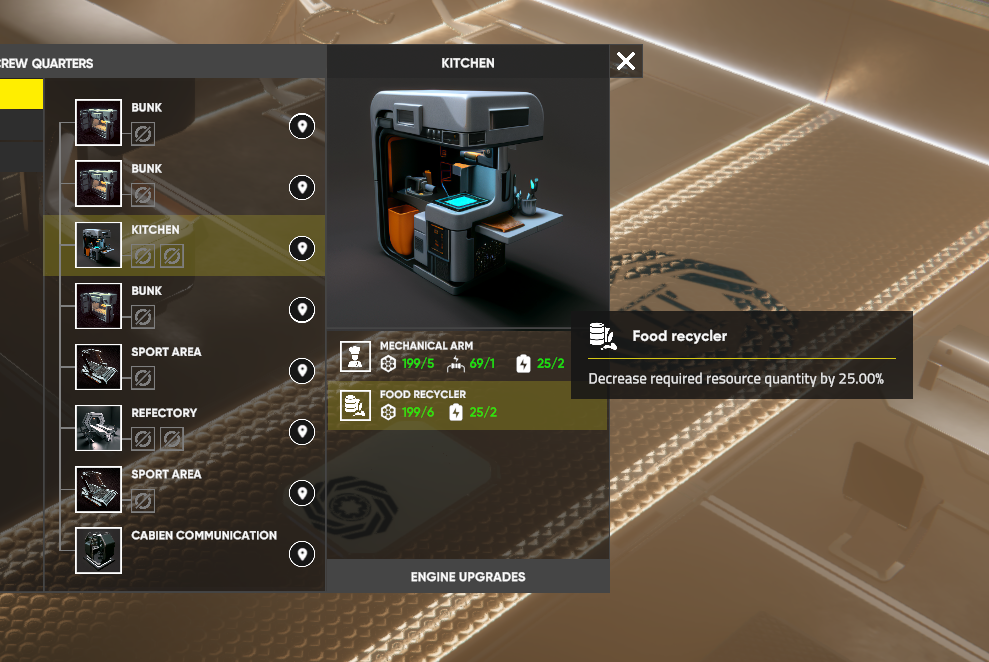Click the Cabien Communication thumbnail image
The width and height of the screenshot is (989, 662).
click(98, 550)
